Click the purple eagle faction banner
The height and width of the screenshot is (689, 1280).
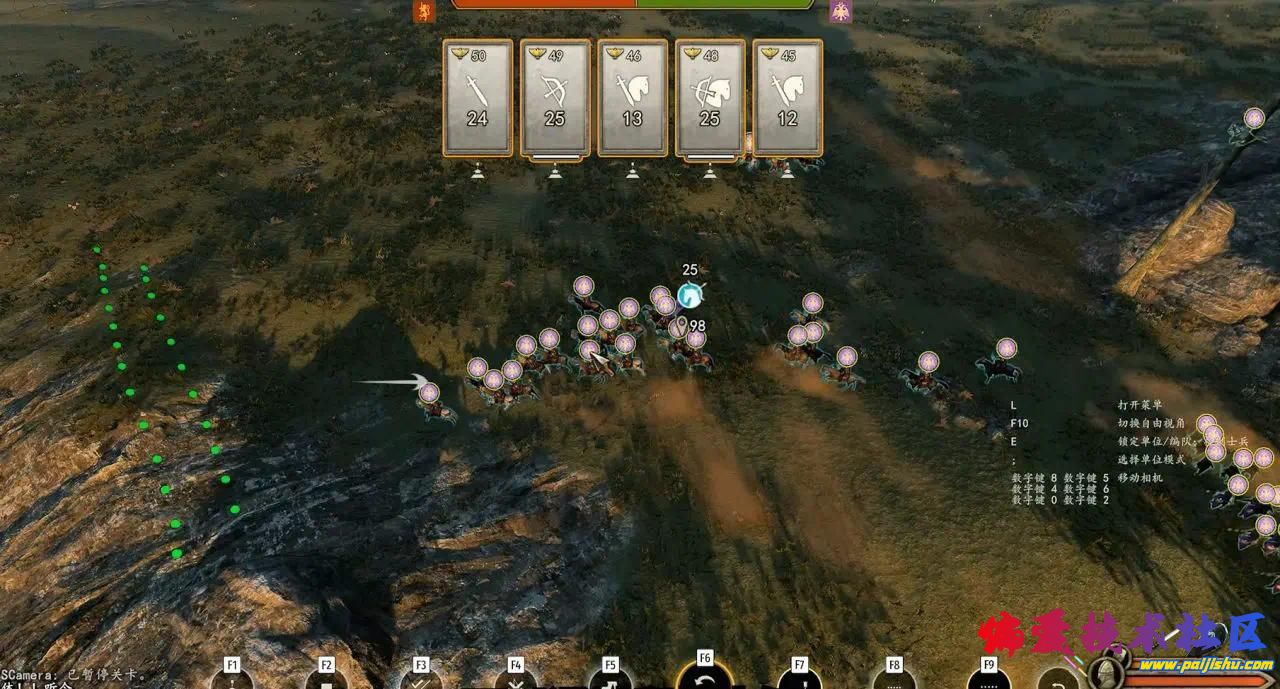coord(840,11)
